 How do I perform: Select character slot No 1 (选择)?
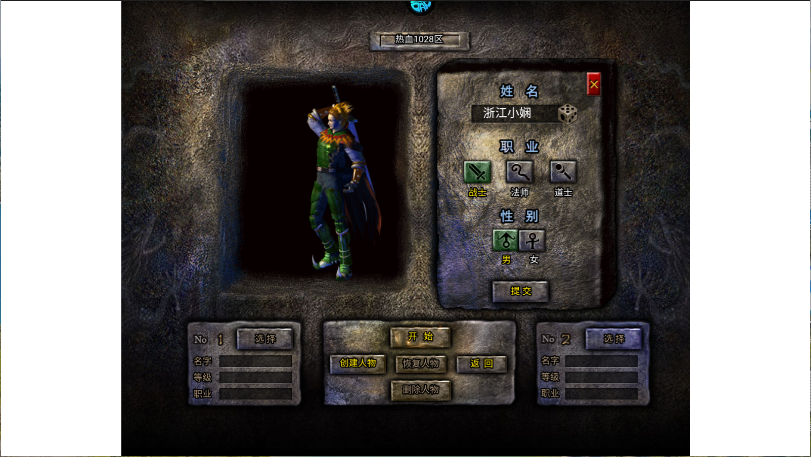(264, 339)
